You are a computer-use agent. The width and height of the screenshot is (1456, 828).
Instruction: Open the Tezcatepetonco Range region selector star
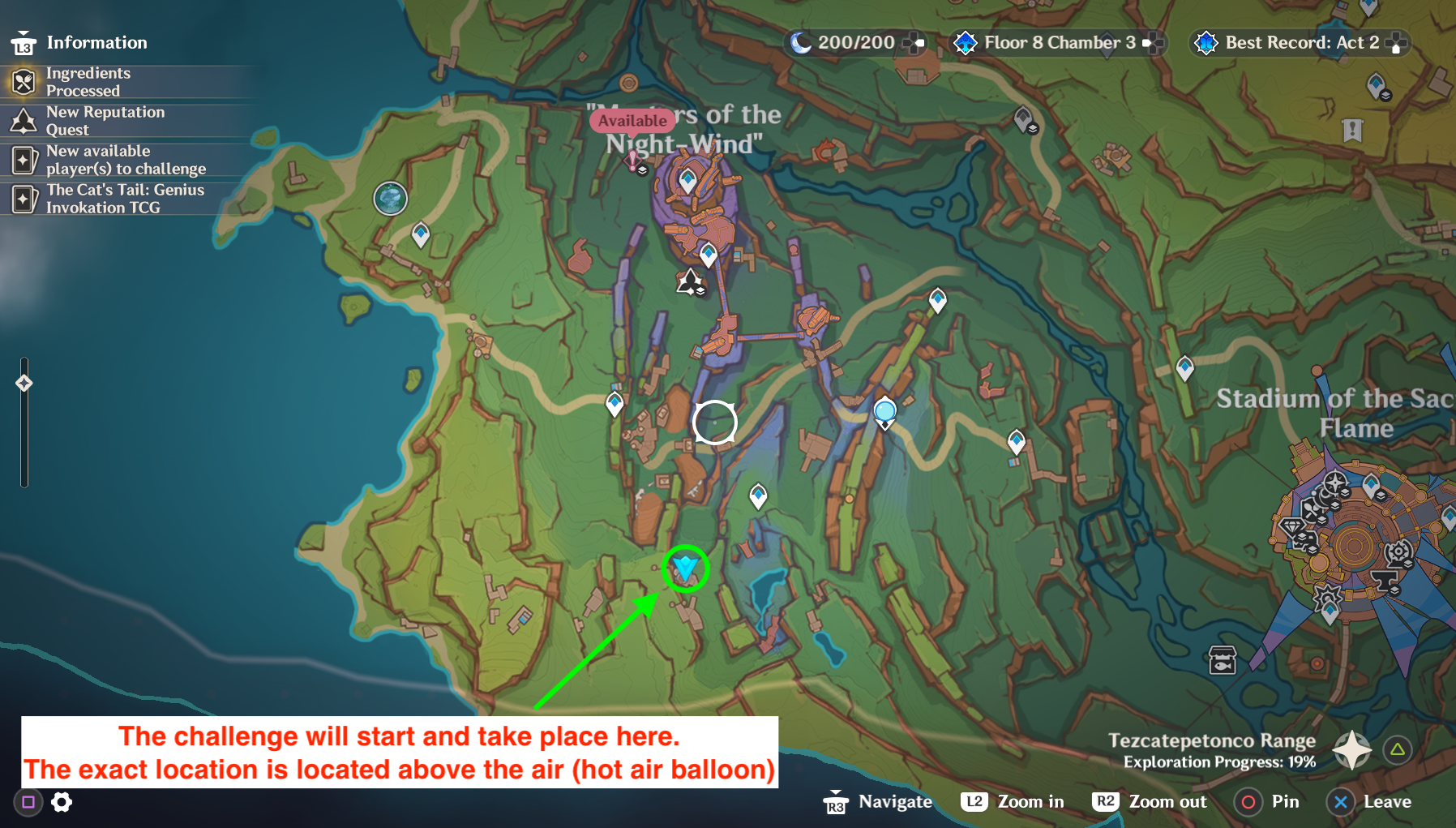point(1351,749)
